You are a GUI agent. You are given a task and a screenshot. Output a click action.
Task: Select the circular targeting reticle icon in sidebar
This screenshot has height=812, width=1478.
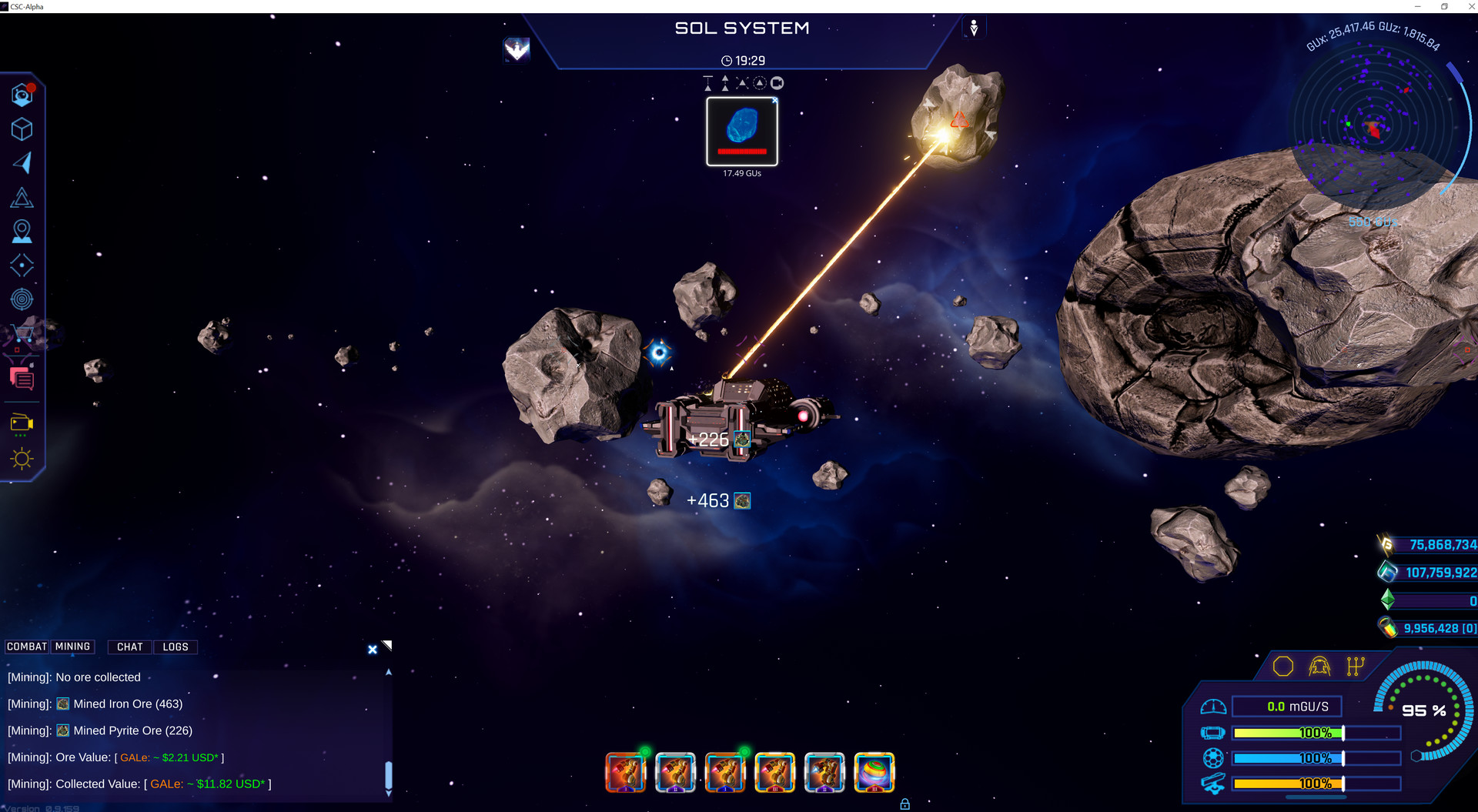tap(22, 299)
